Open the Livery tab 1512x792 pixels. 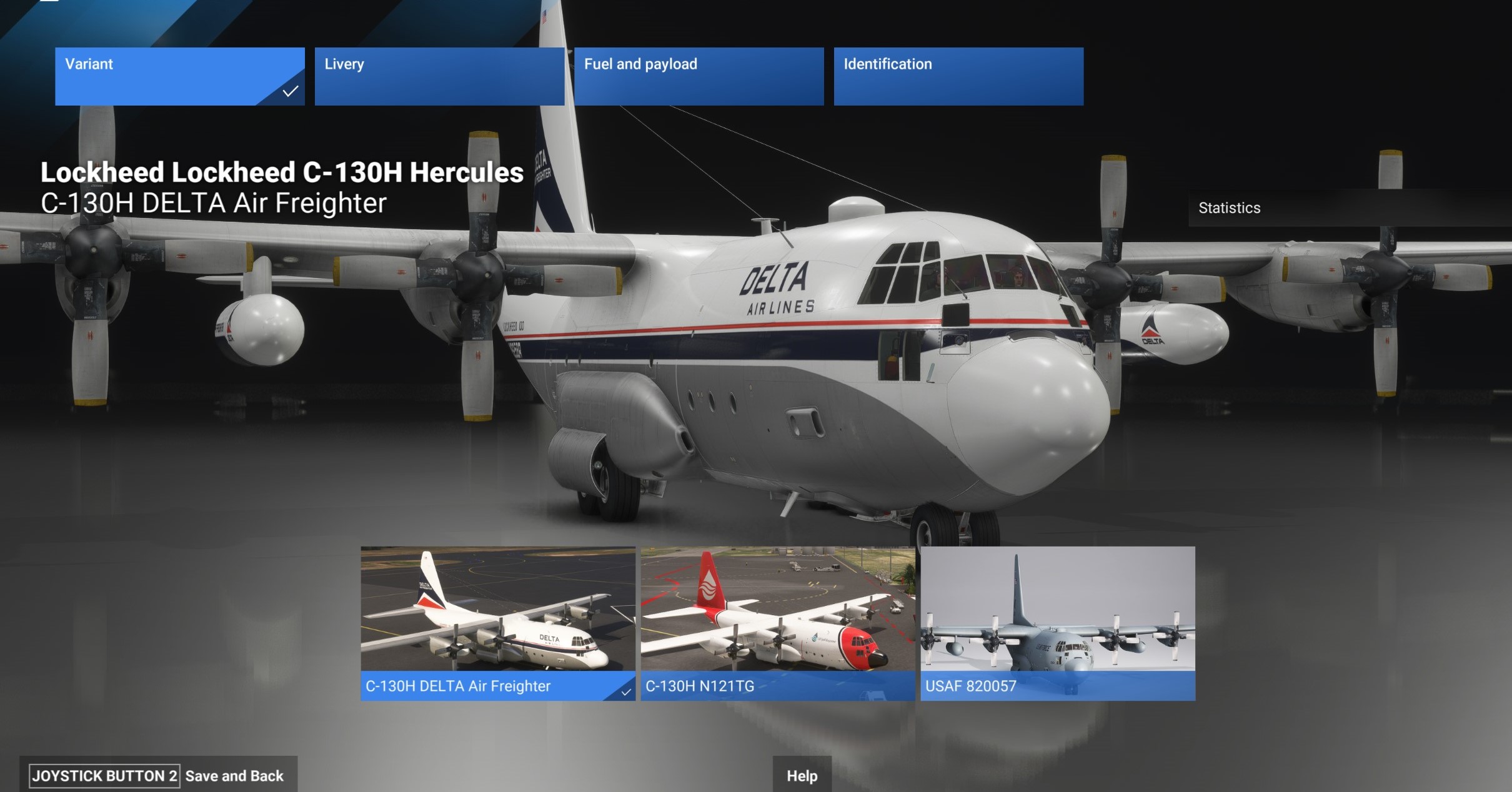tap(439, 76)
